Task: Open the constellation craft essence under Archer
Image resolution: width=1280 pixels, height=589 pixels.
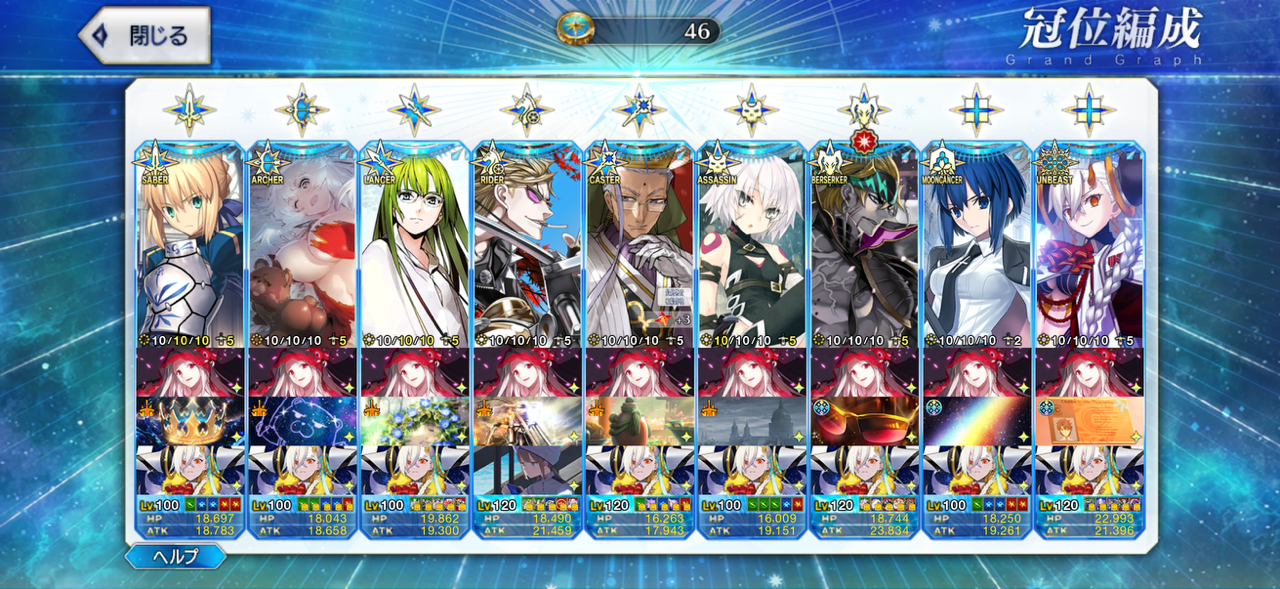Action: 302,421
